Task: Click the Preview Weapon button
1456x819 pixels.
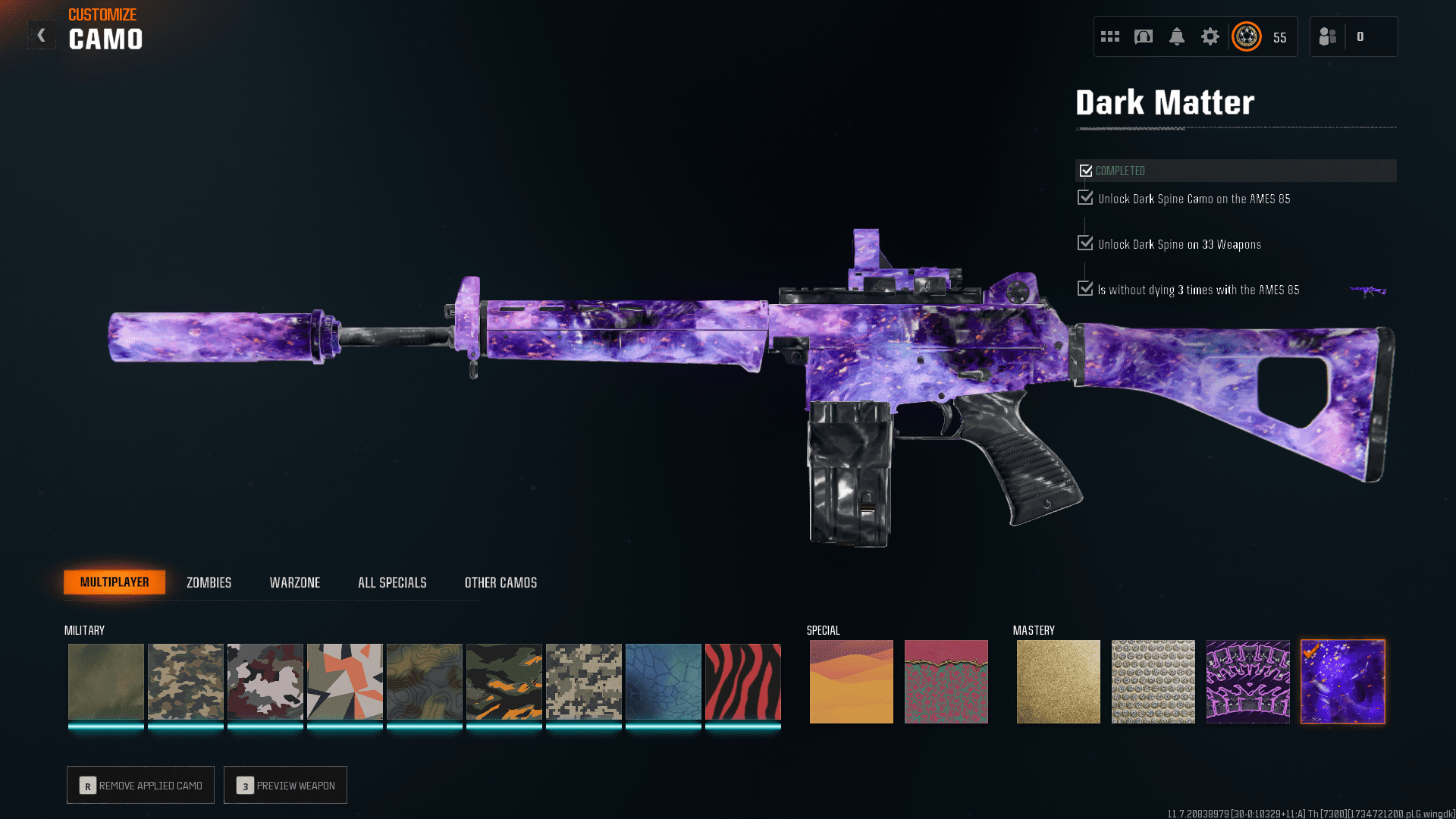Action: [285, 785]
